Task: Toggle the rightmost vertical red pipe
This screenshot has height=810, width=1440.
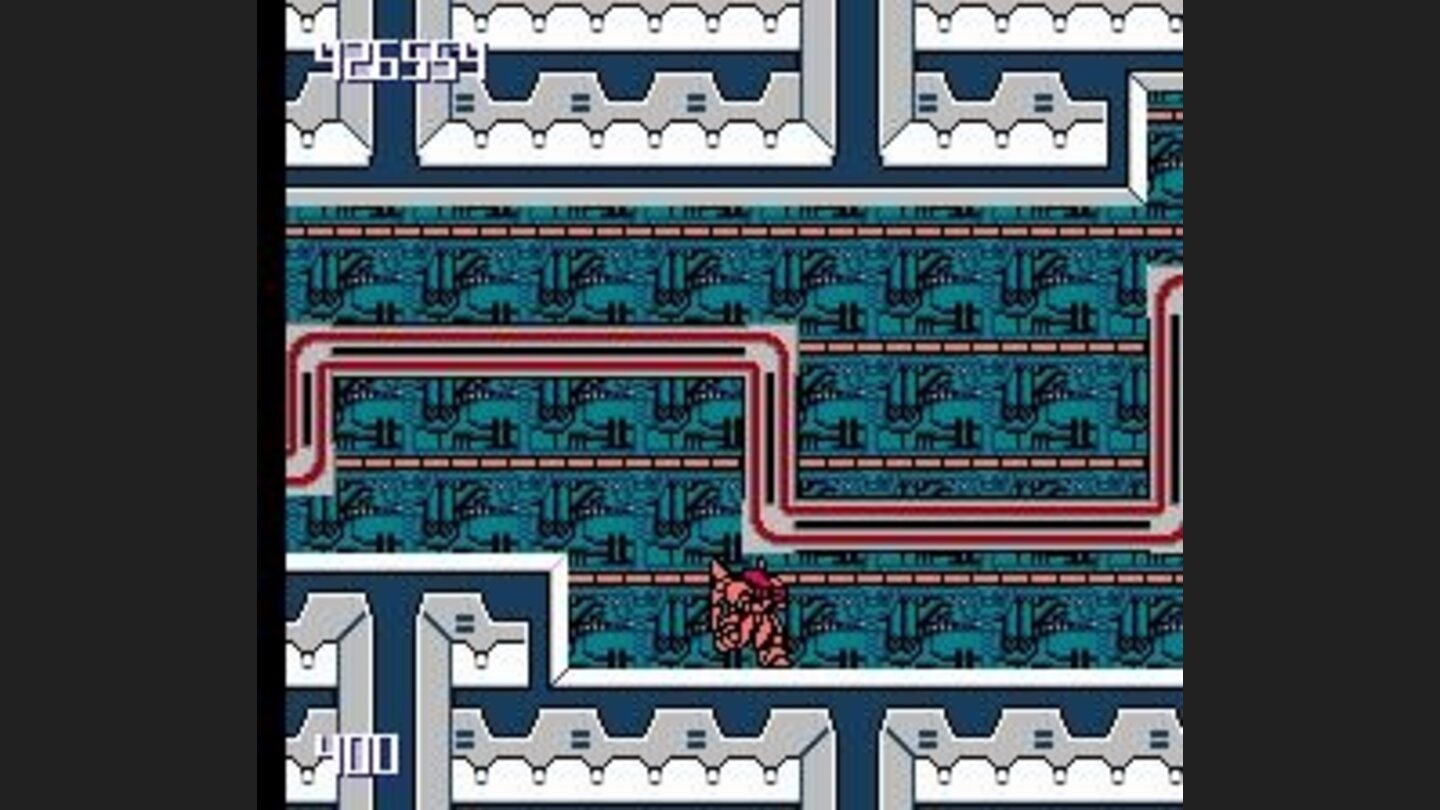Action: (1165, 400)
